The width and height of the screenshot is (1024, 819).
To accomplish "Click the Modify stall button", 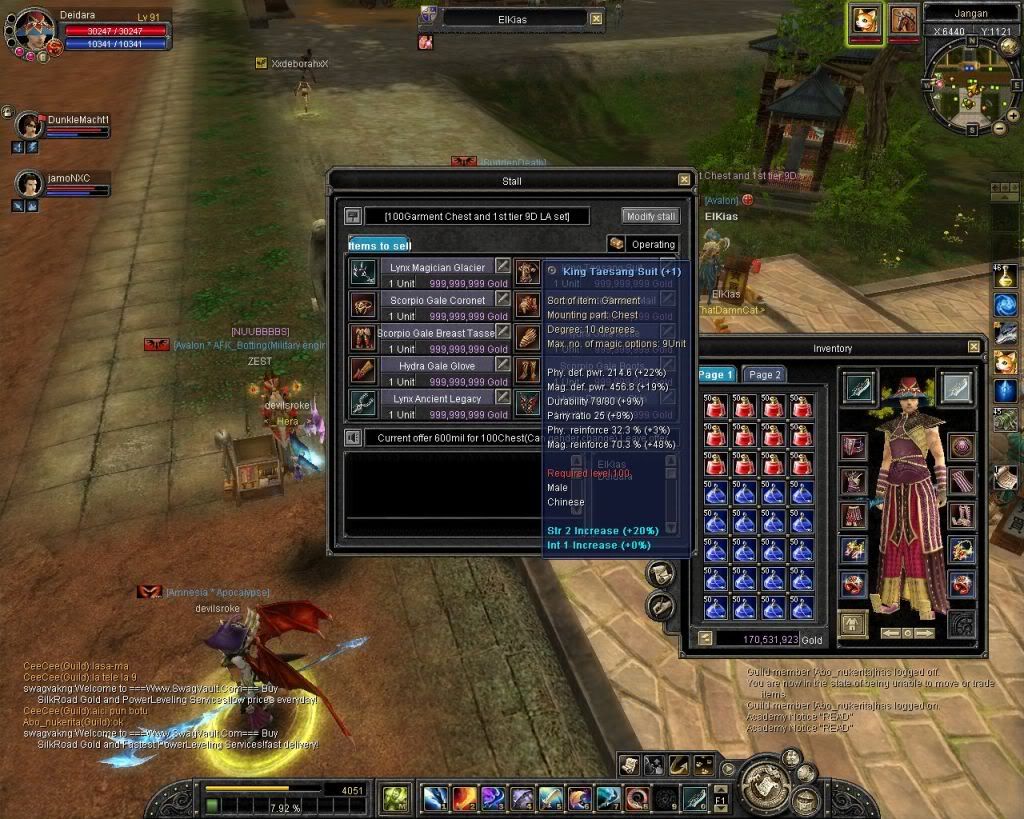I will coord(651,216).
